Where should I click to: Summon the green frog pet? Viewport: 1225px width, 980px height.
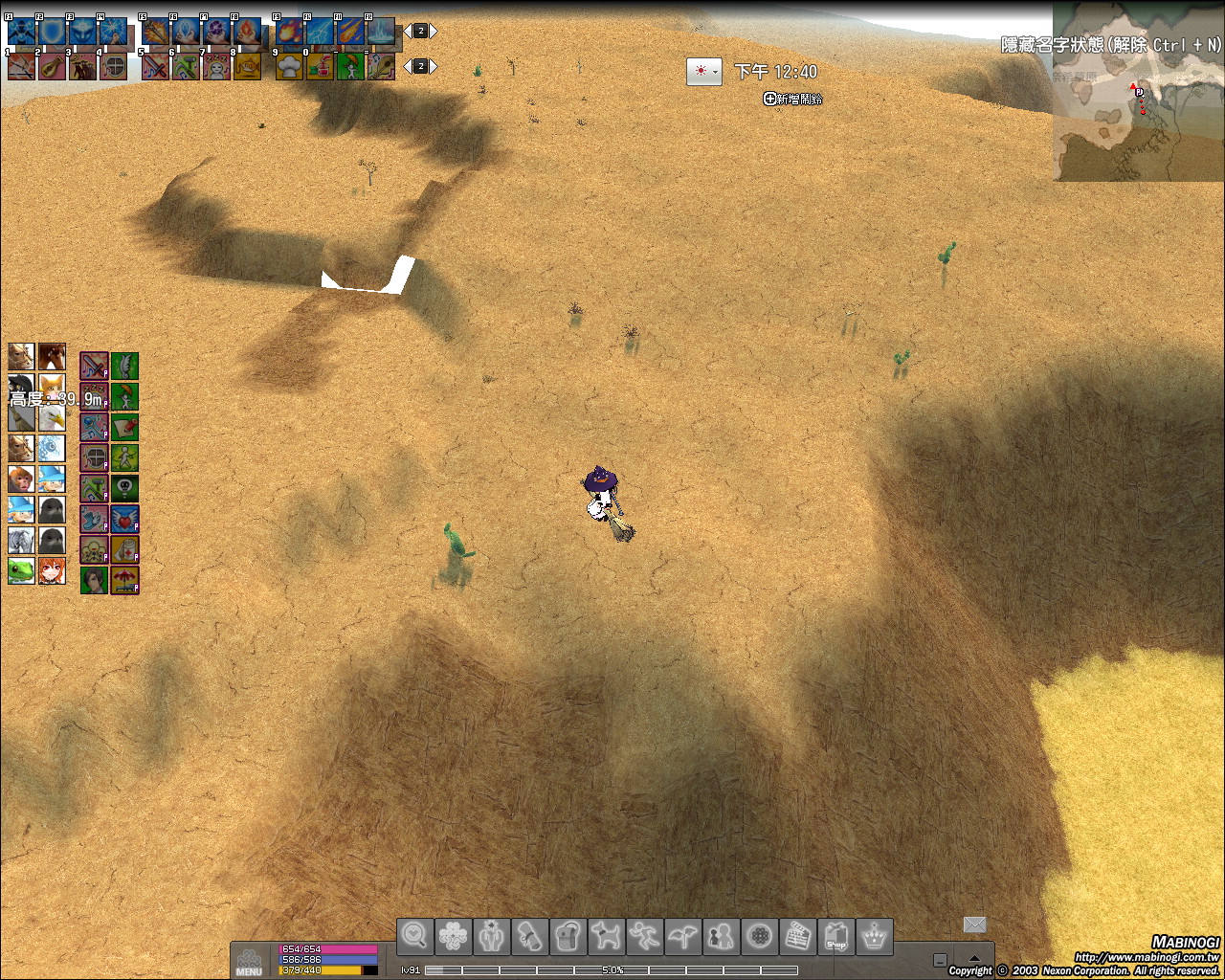click(x=21, y=571)
